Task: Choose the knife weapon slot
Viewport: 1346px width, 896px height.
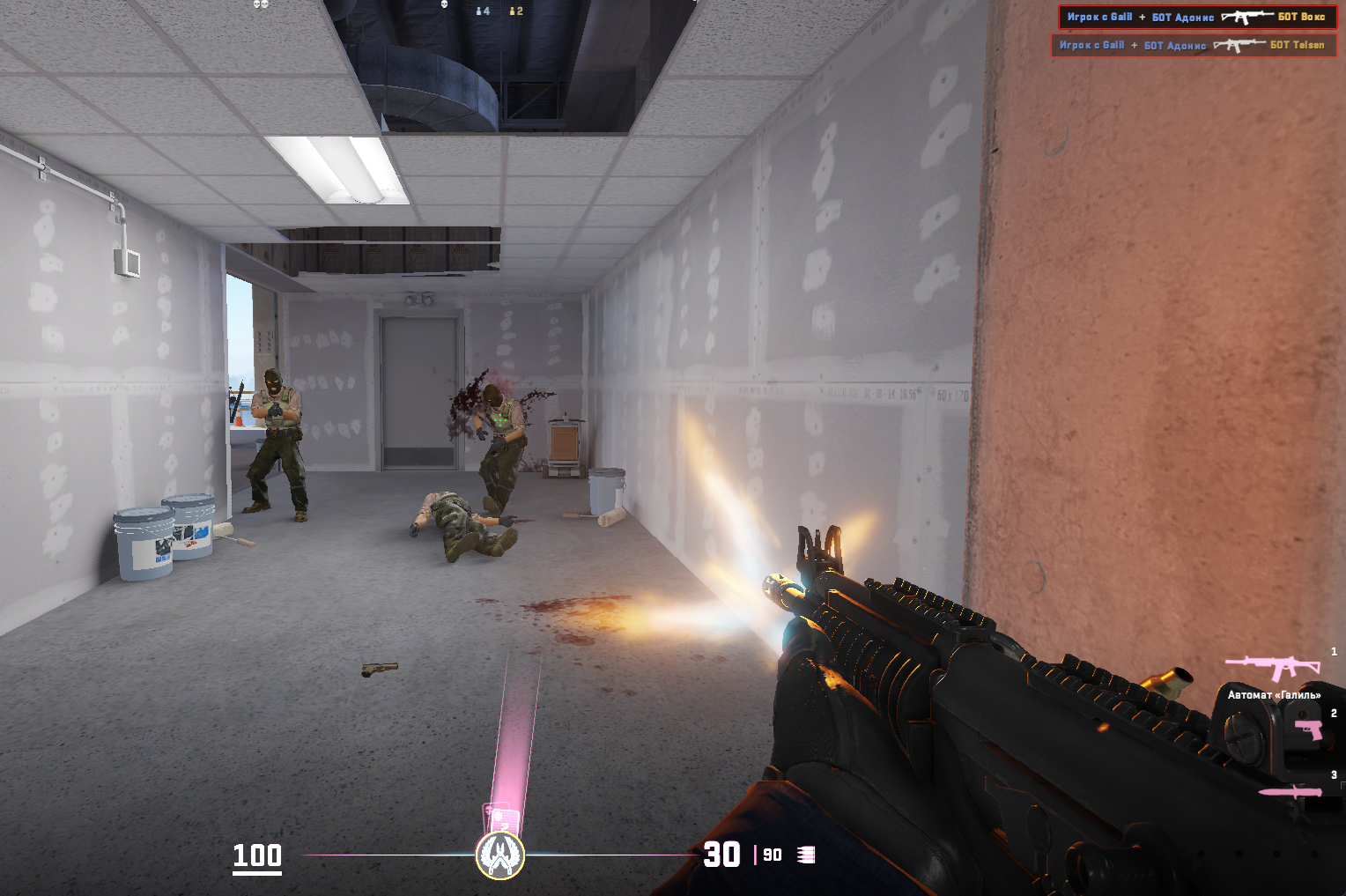Action: click(1291, 791)
